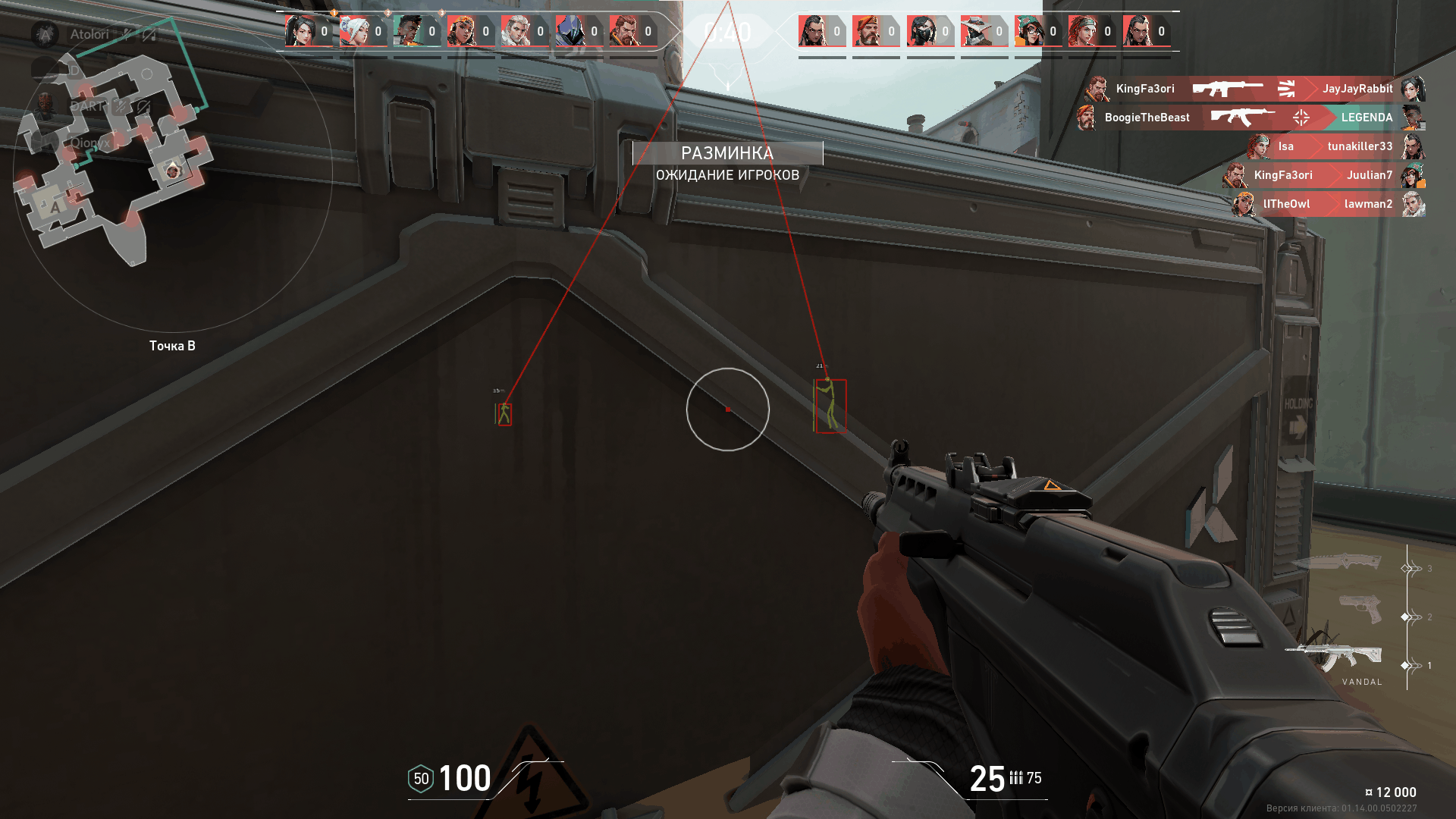Toggle Atolori's audio mute icon

tap(149, 34)
